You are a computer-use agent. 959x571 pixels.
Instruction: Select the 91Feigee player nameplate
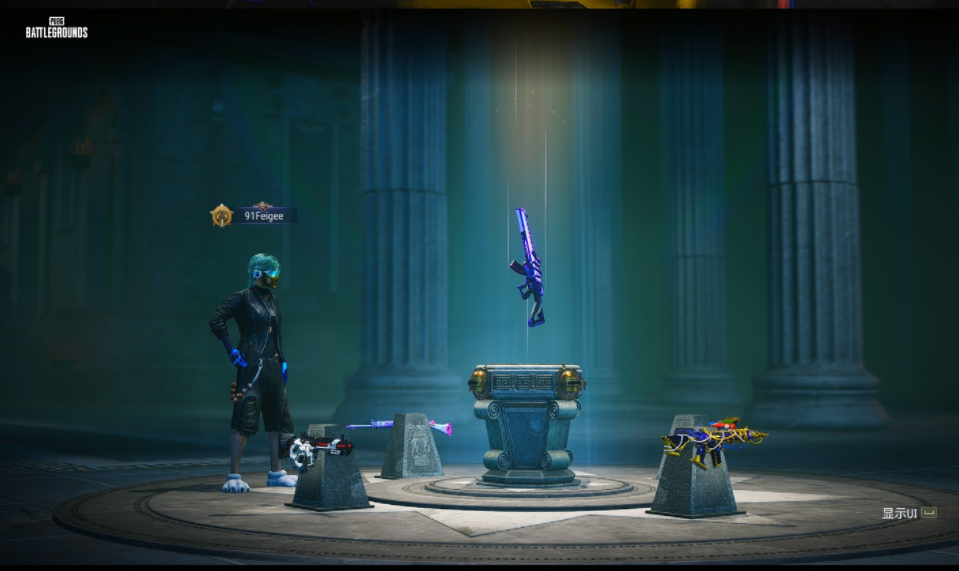265,215
